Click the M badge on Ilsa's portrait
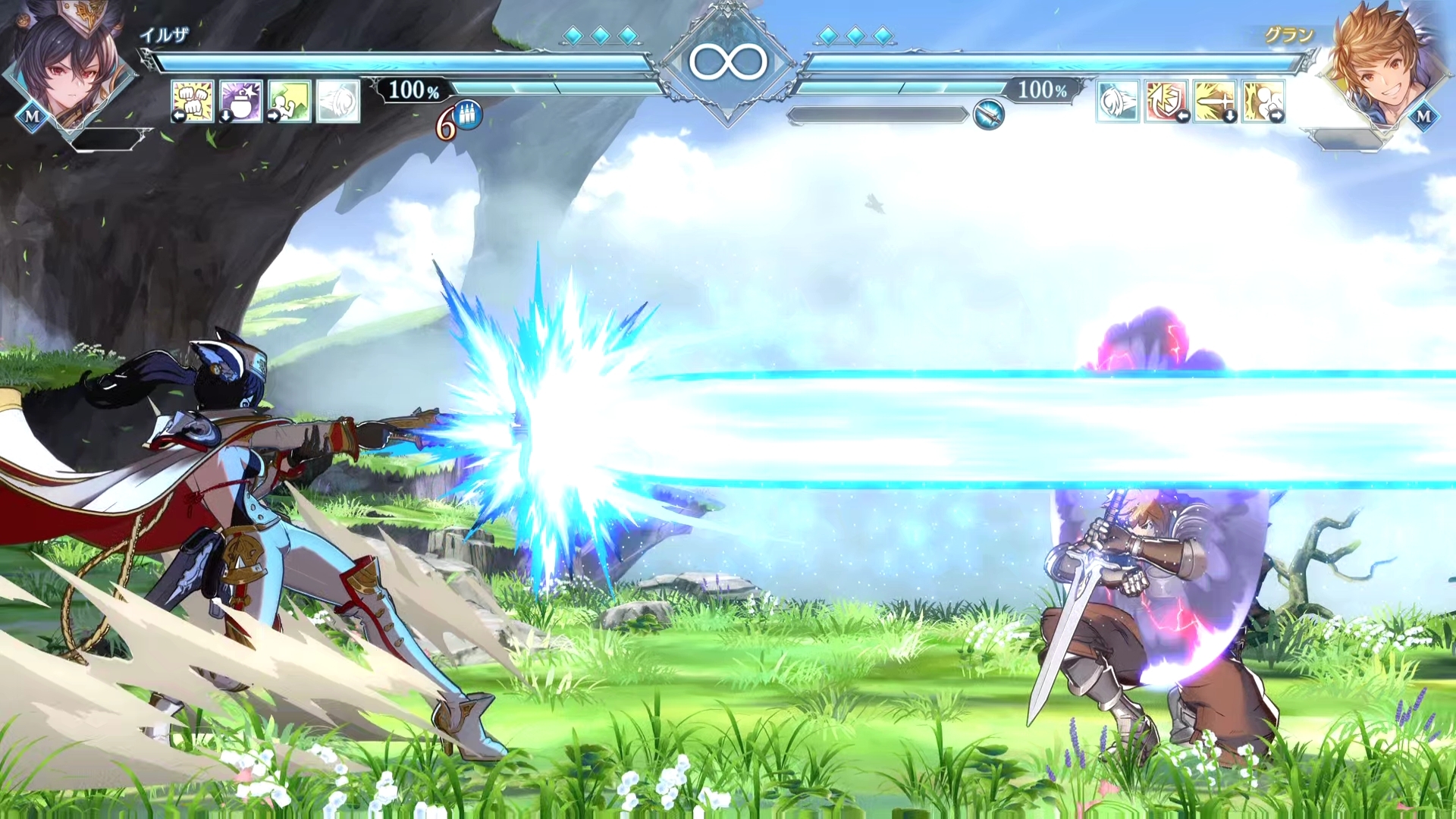The width and height of the screenshot is (1456, 819). [32, 117]
